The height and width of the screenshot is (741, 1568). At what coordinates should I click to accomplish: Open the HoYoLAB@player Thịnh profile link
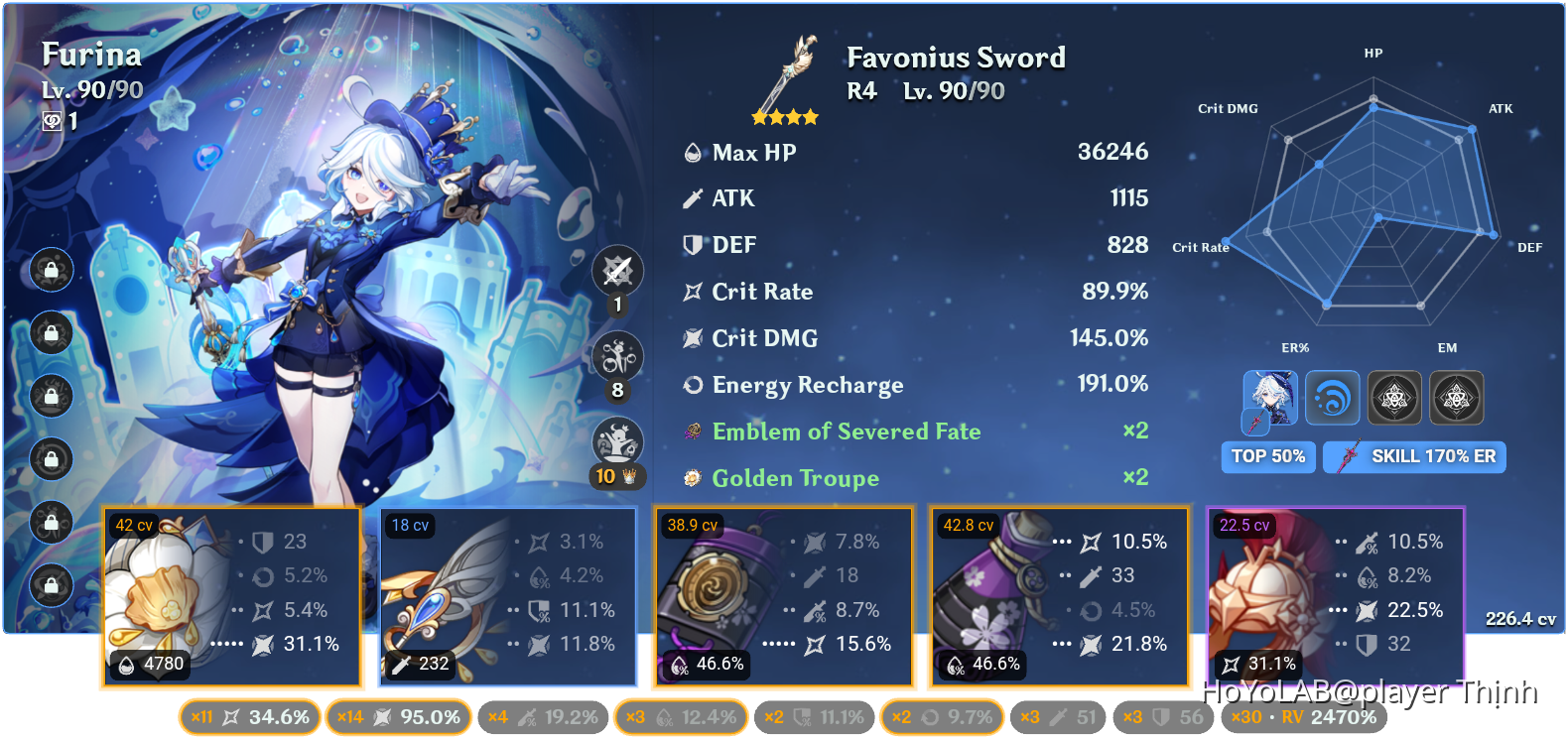tap(1368, 689)
